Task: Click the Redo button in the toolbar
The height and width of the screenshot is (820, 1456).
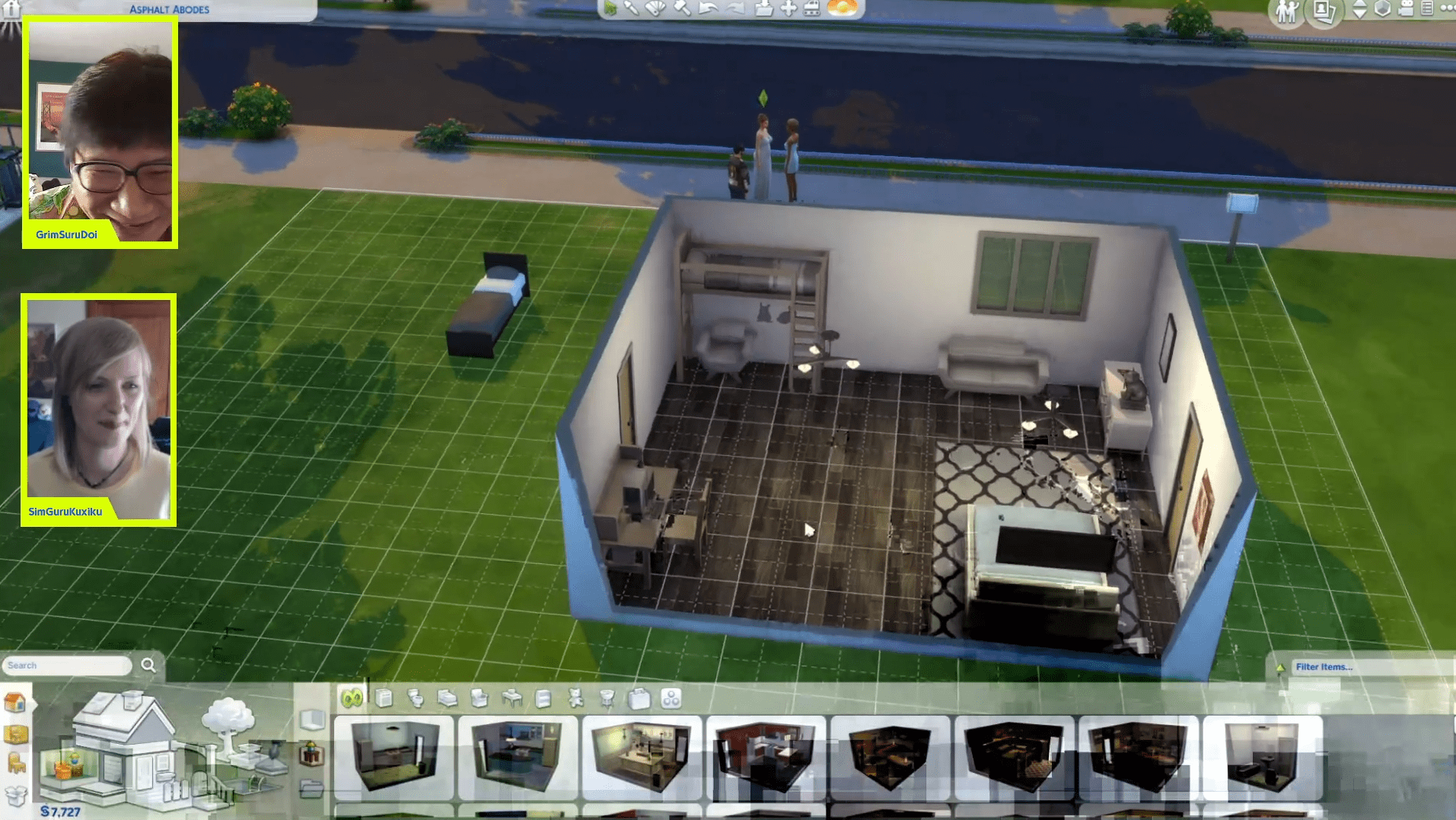Action: 735,11
